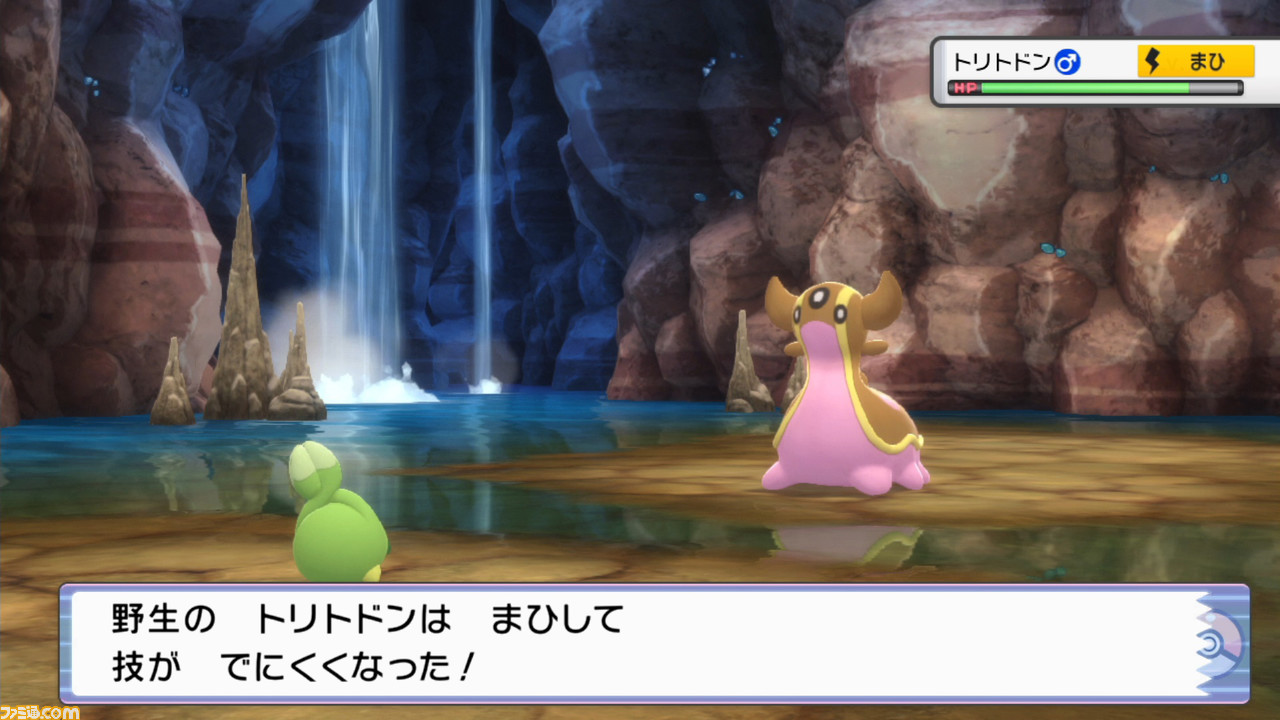The width and height of the screenshot is (1280, 720).
Task: Select the トリトドン name label
Action: pos(1005,60)
